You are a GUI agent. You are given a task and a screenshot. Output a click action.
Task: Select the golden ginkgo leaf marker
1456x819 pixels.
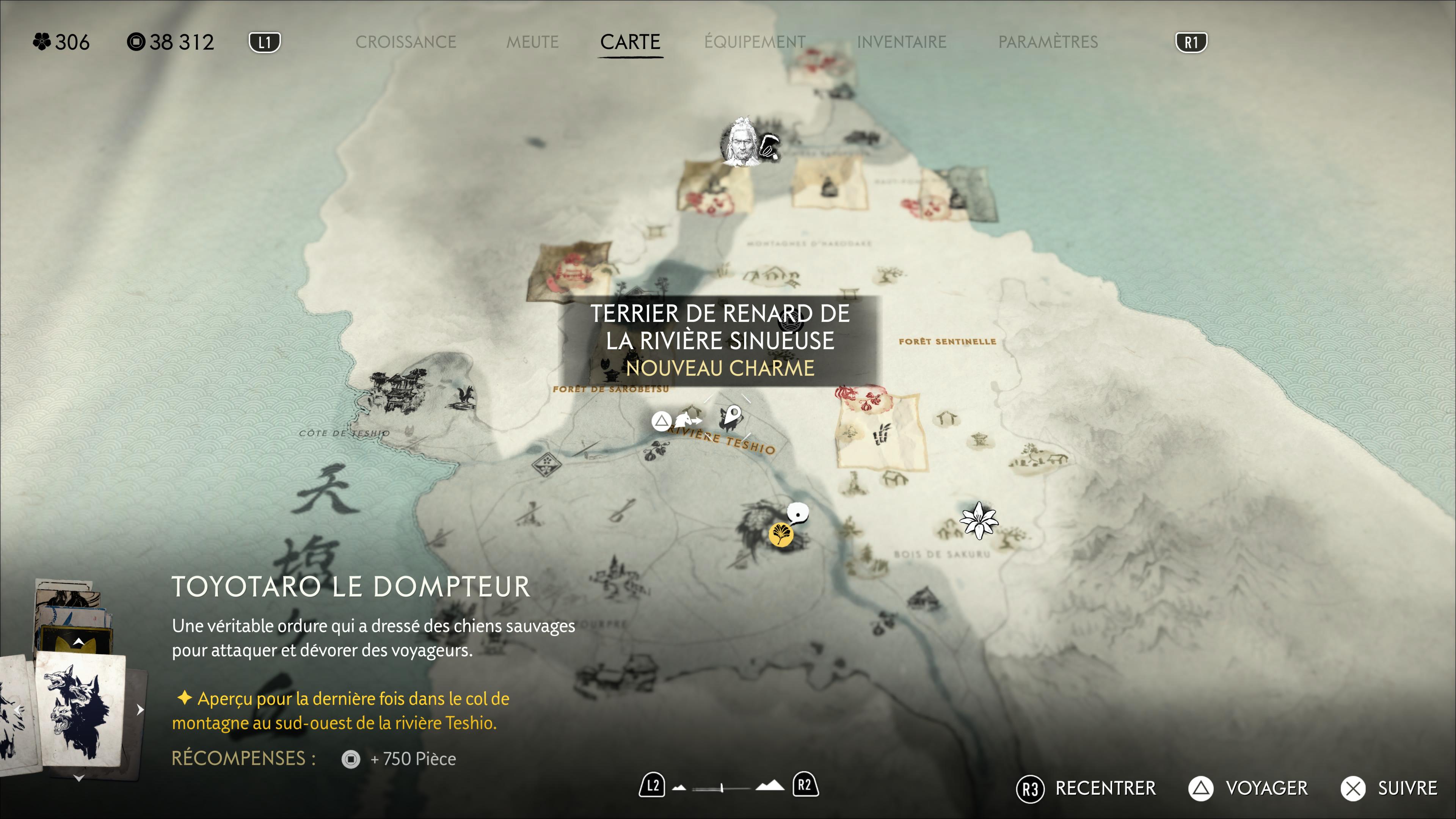(781, 533)
